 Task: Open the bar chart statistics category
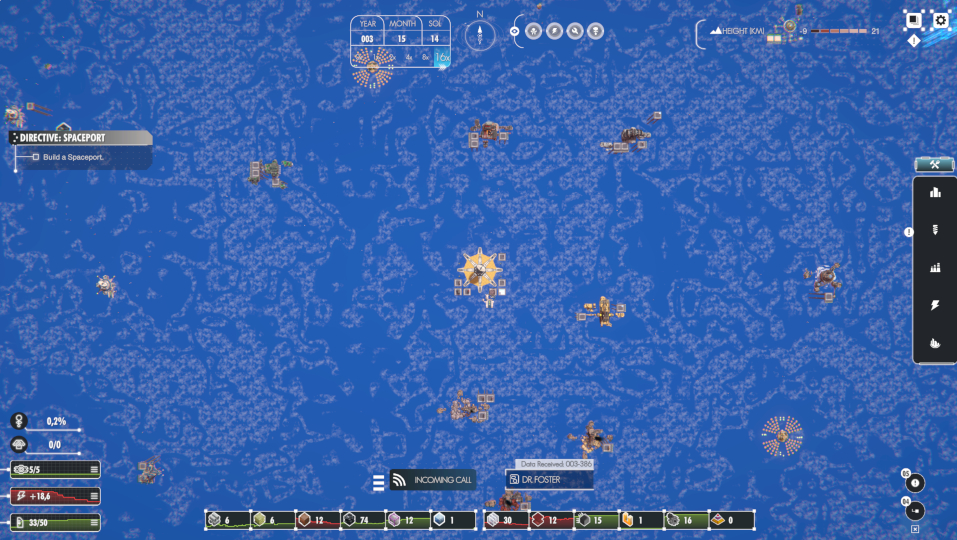tap(936, 193)
